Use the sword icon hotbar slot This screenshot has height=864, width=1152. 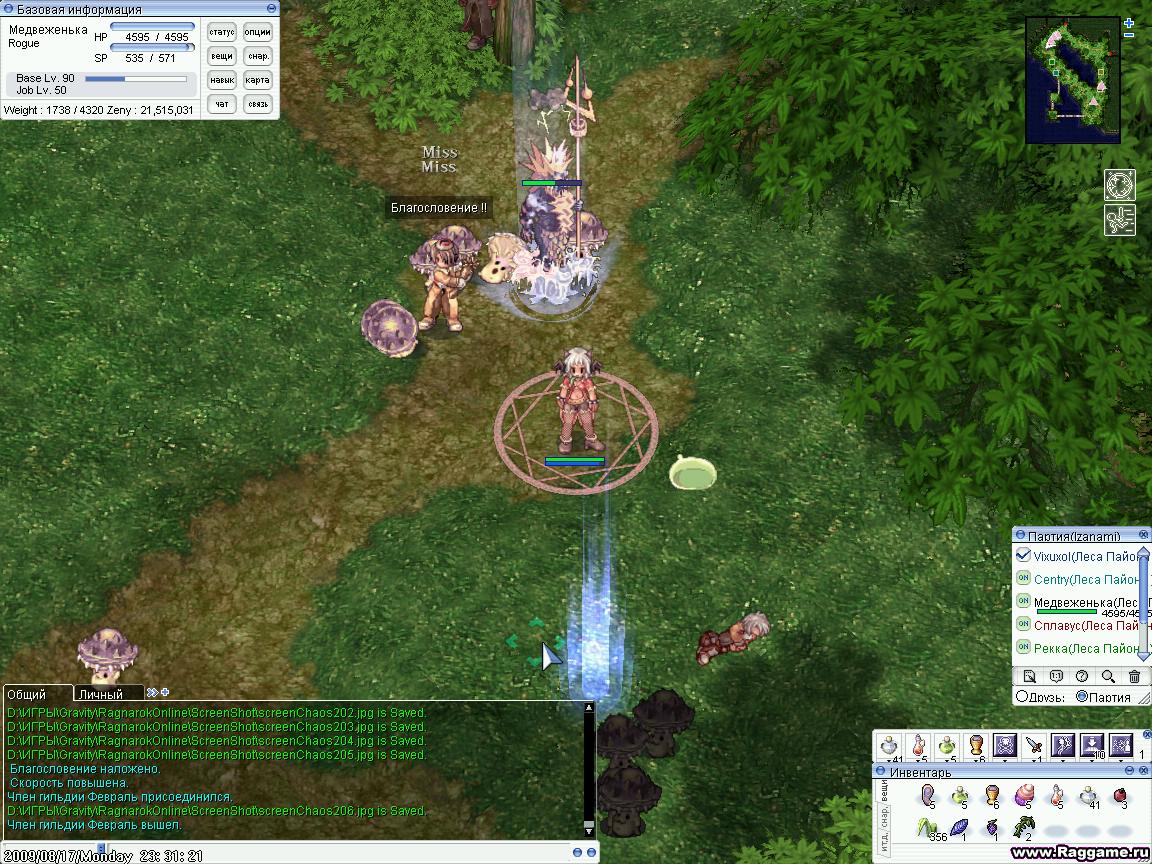click(1034, 745)
